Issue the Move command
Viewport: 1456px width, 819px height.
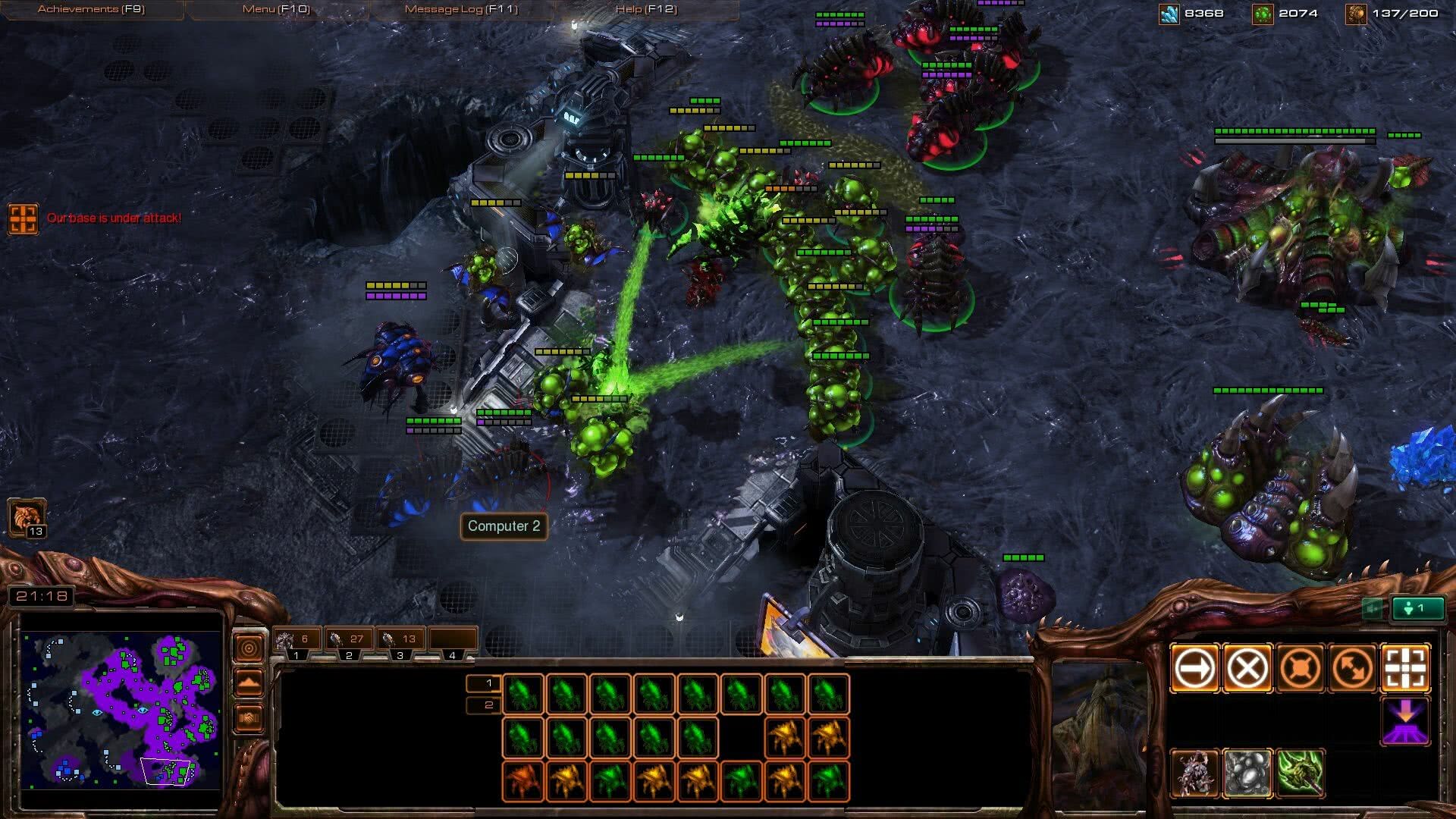click(x=1194, y=669)
